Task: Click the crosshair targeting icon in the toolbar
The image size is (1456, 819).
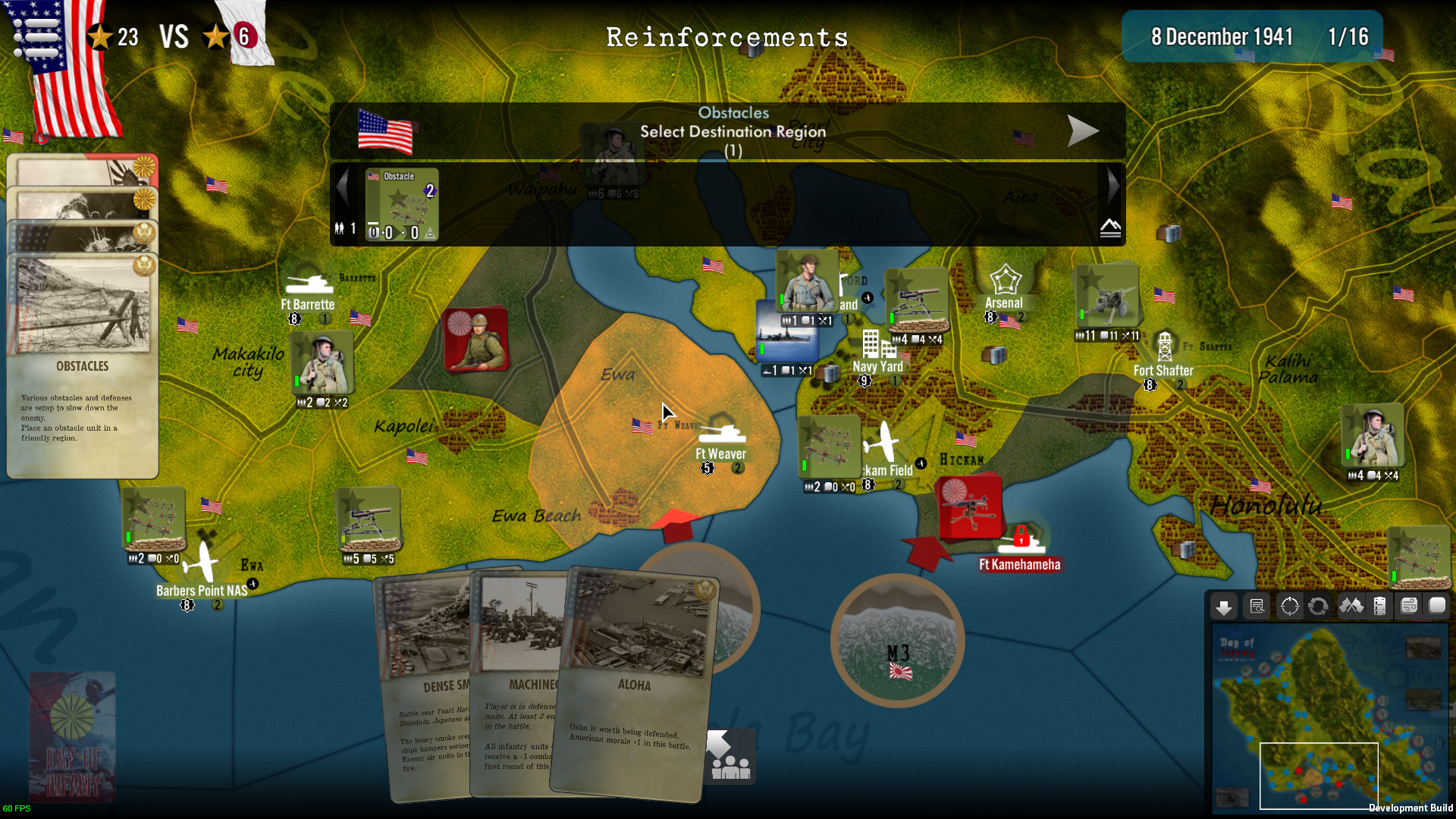Action: coord(1289,607)
